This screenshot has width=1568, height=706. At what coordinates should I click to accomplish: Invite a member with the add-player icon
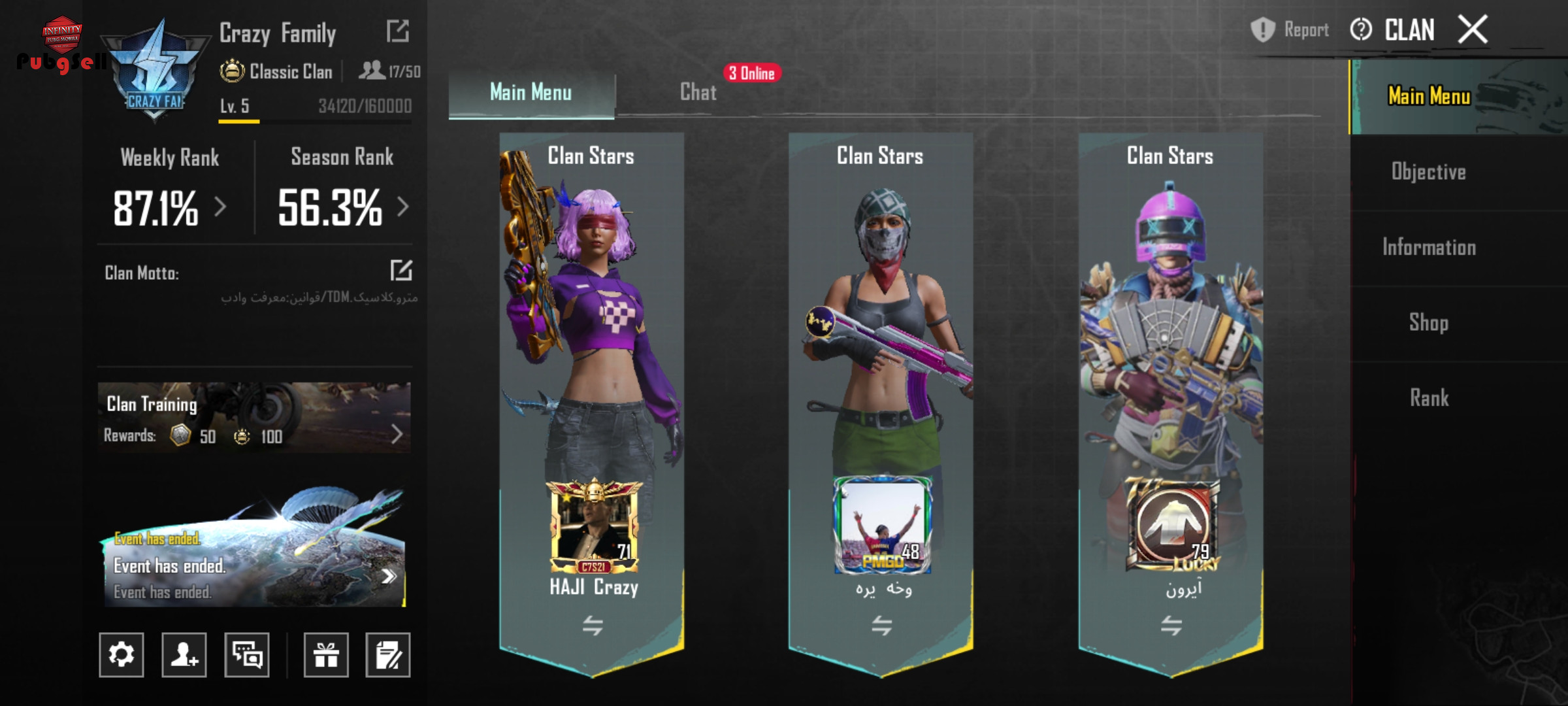pyautogui.click(x=184, y=654)
